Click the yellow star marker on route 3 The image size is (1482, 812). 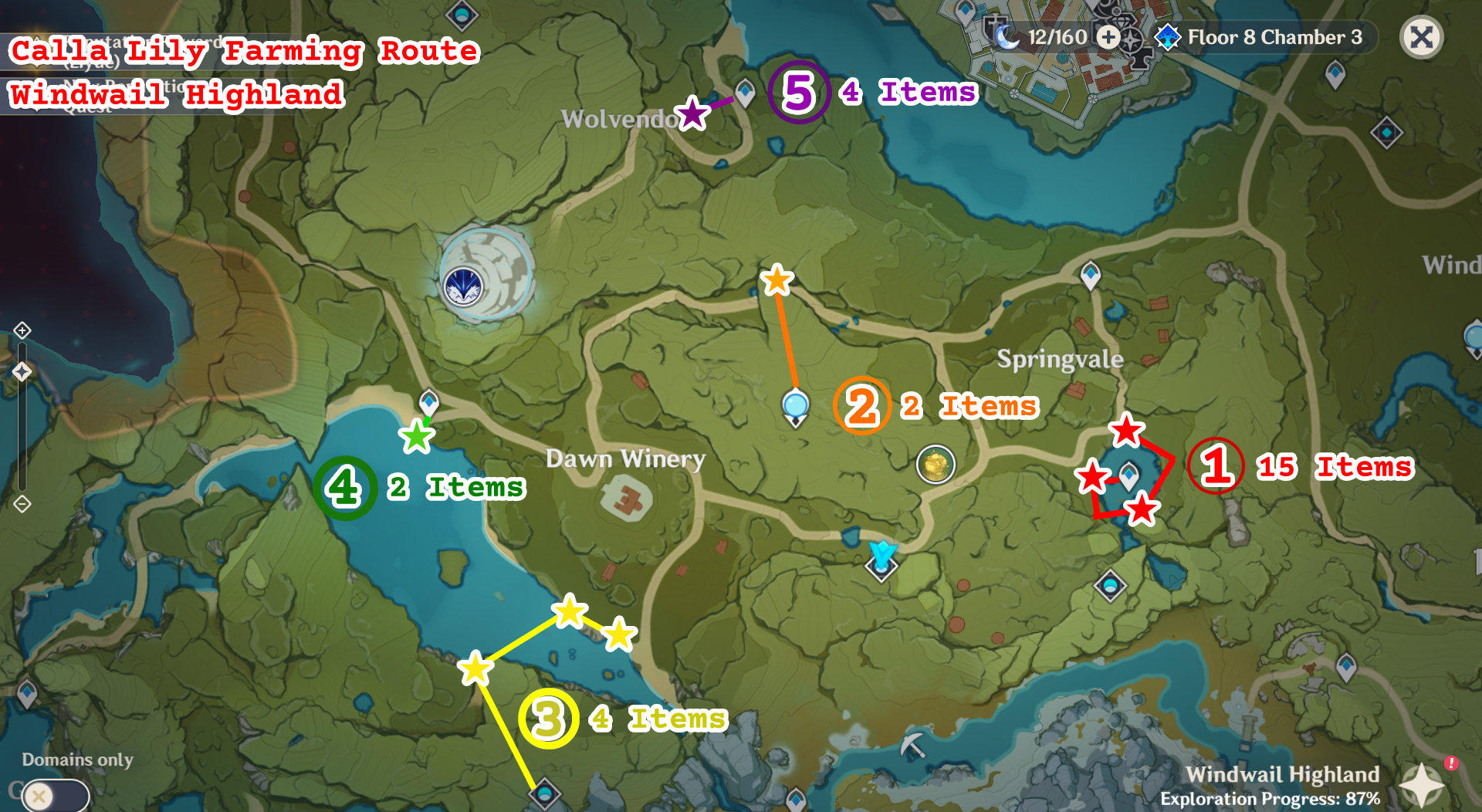pyautogui.click(x=570, y=611)
